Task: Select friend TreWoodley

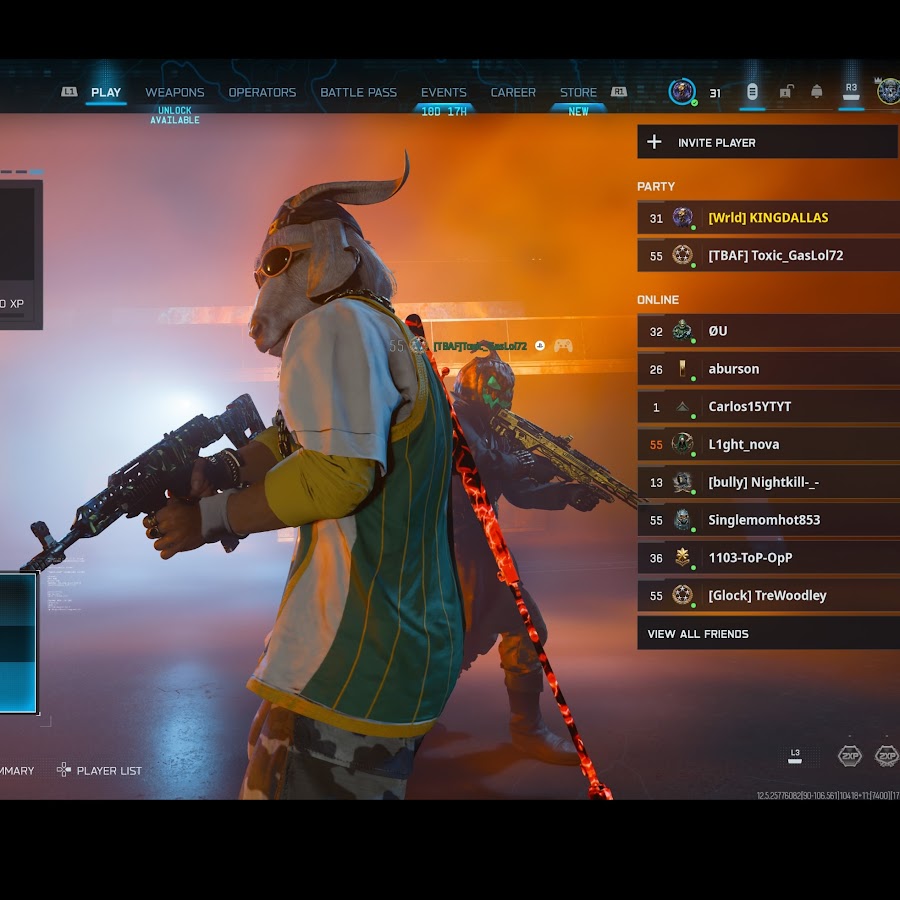Action: pyautogui.click(x=767, y=596)
